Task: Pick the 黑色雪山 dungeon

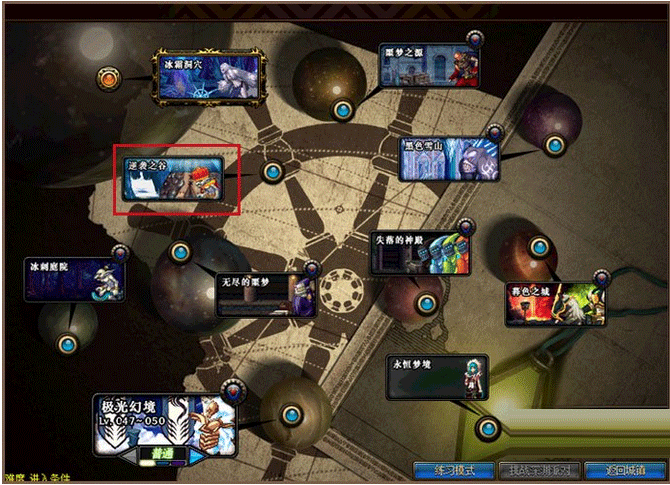Action: pyautogui.click(x=449, y=159)
